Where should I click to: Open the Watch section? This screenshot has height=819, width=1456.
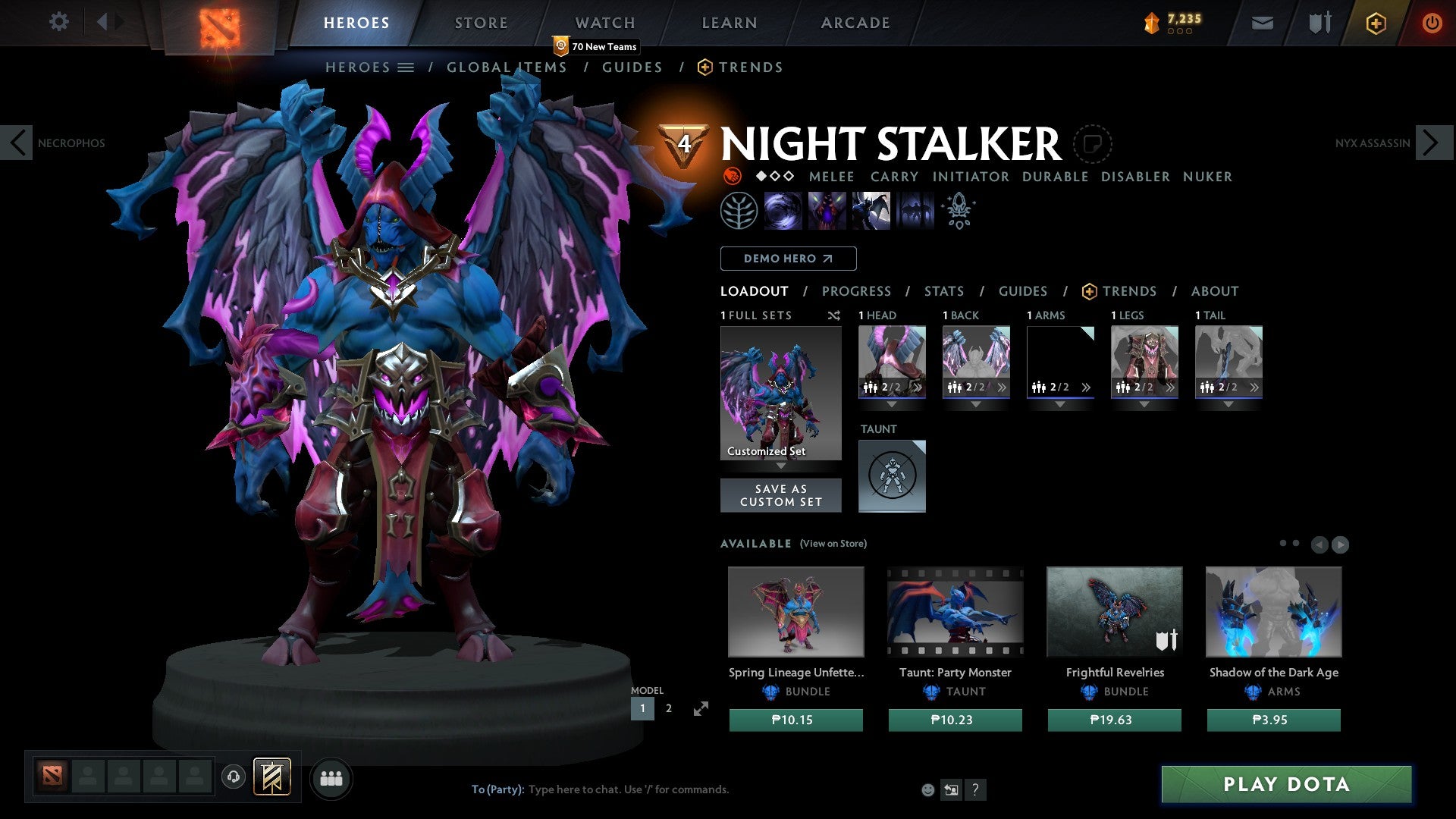(604, 22)
